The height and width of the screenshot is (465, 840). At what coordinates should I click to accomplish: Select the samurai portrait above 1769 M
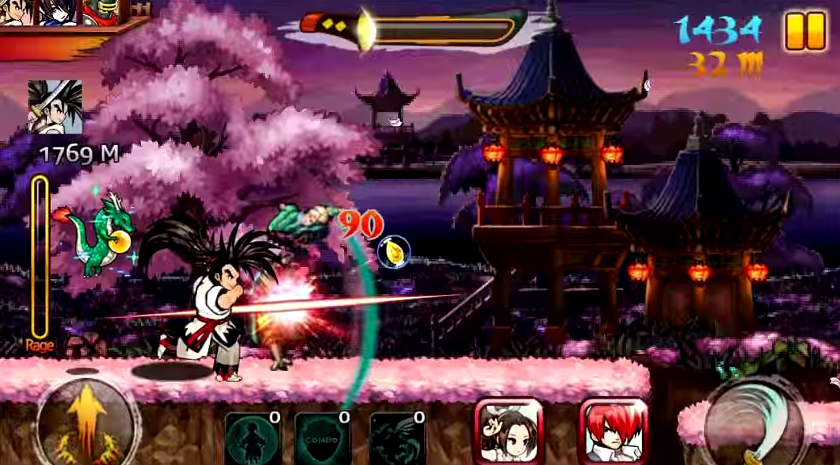tap(55, 107)
